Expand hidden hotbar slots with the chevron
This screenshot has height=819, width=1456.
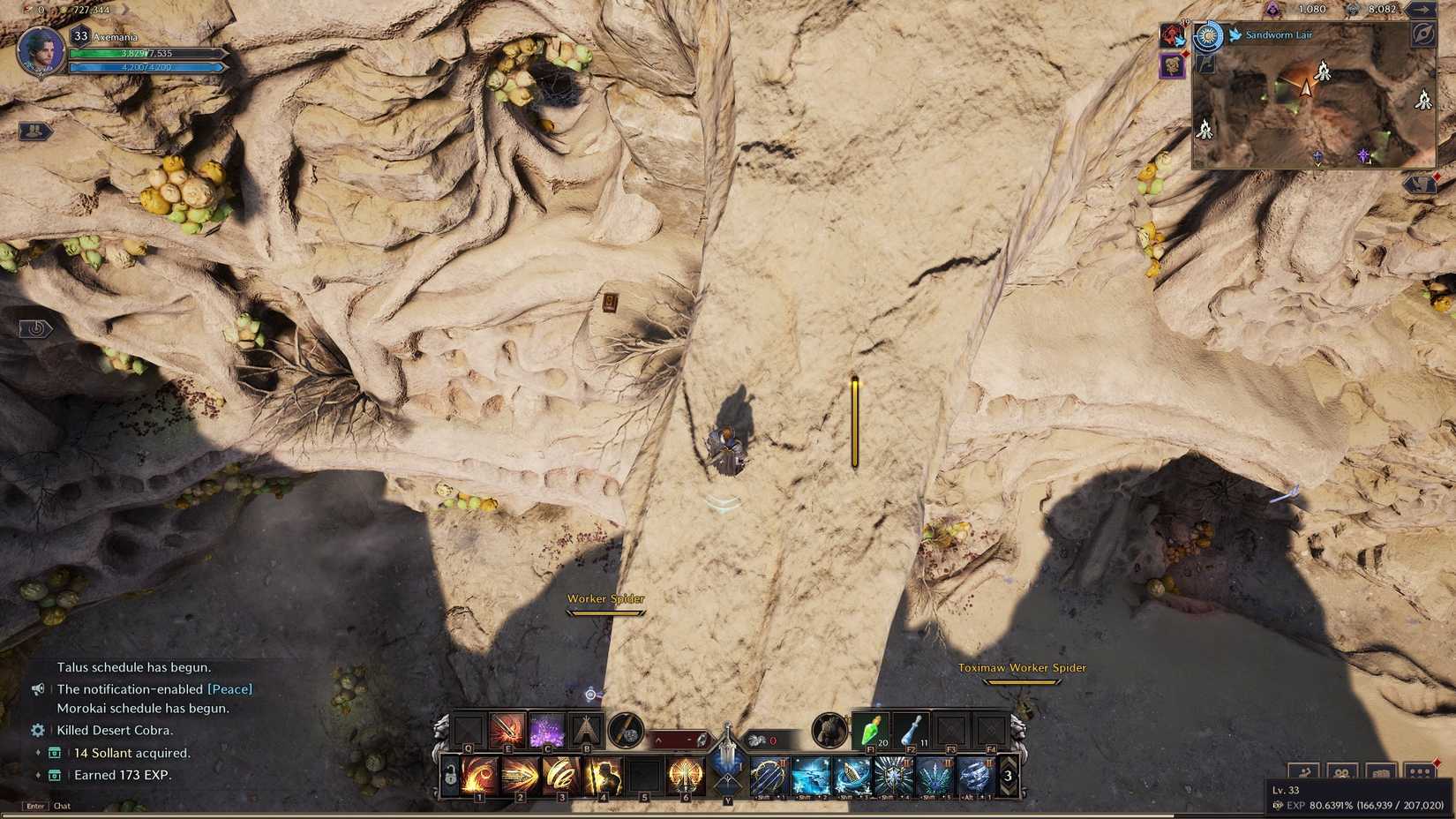[658, 740]
